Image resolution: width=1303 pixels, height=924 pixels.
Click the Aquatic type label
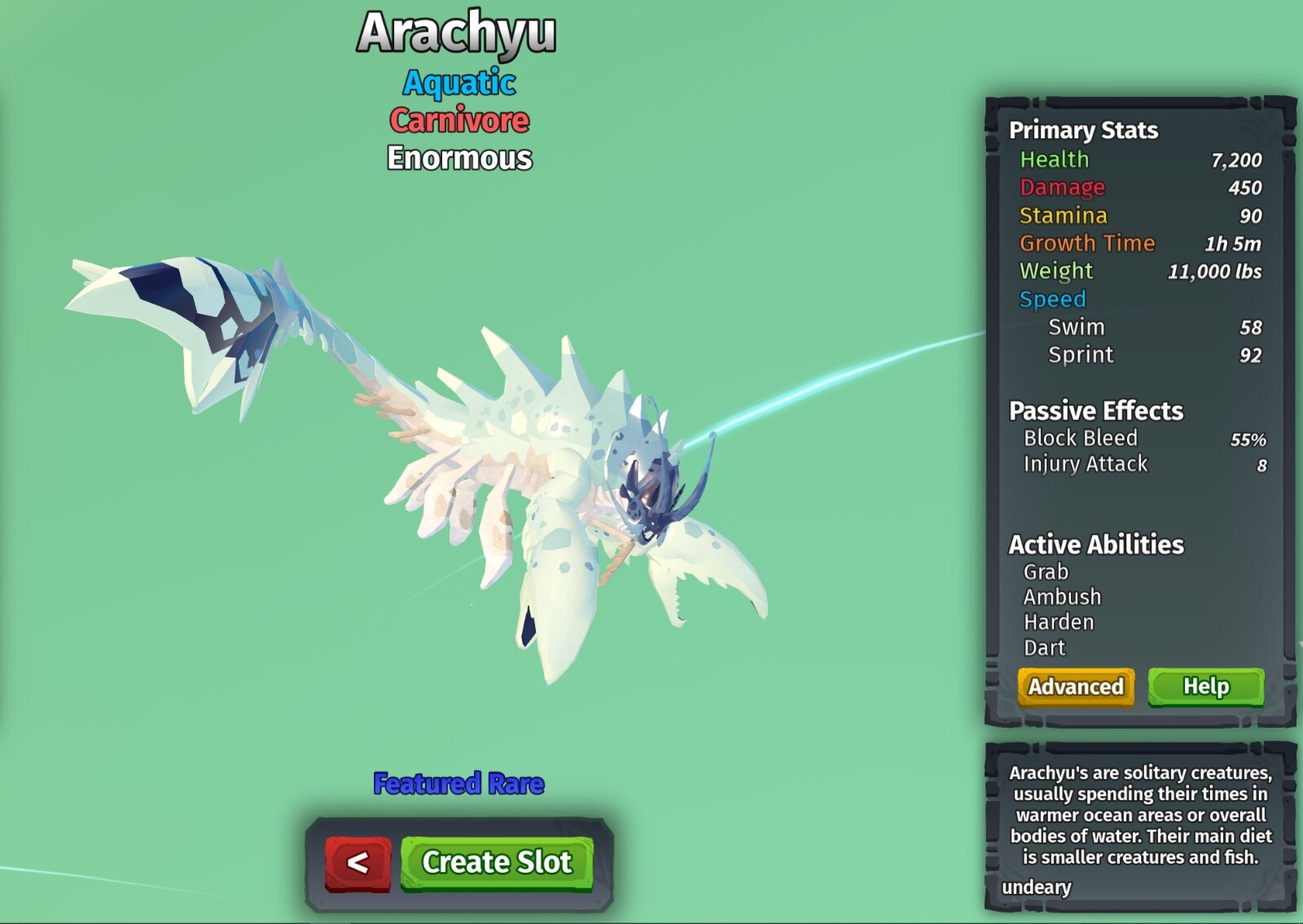point(458,83)
